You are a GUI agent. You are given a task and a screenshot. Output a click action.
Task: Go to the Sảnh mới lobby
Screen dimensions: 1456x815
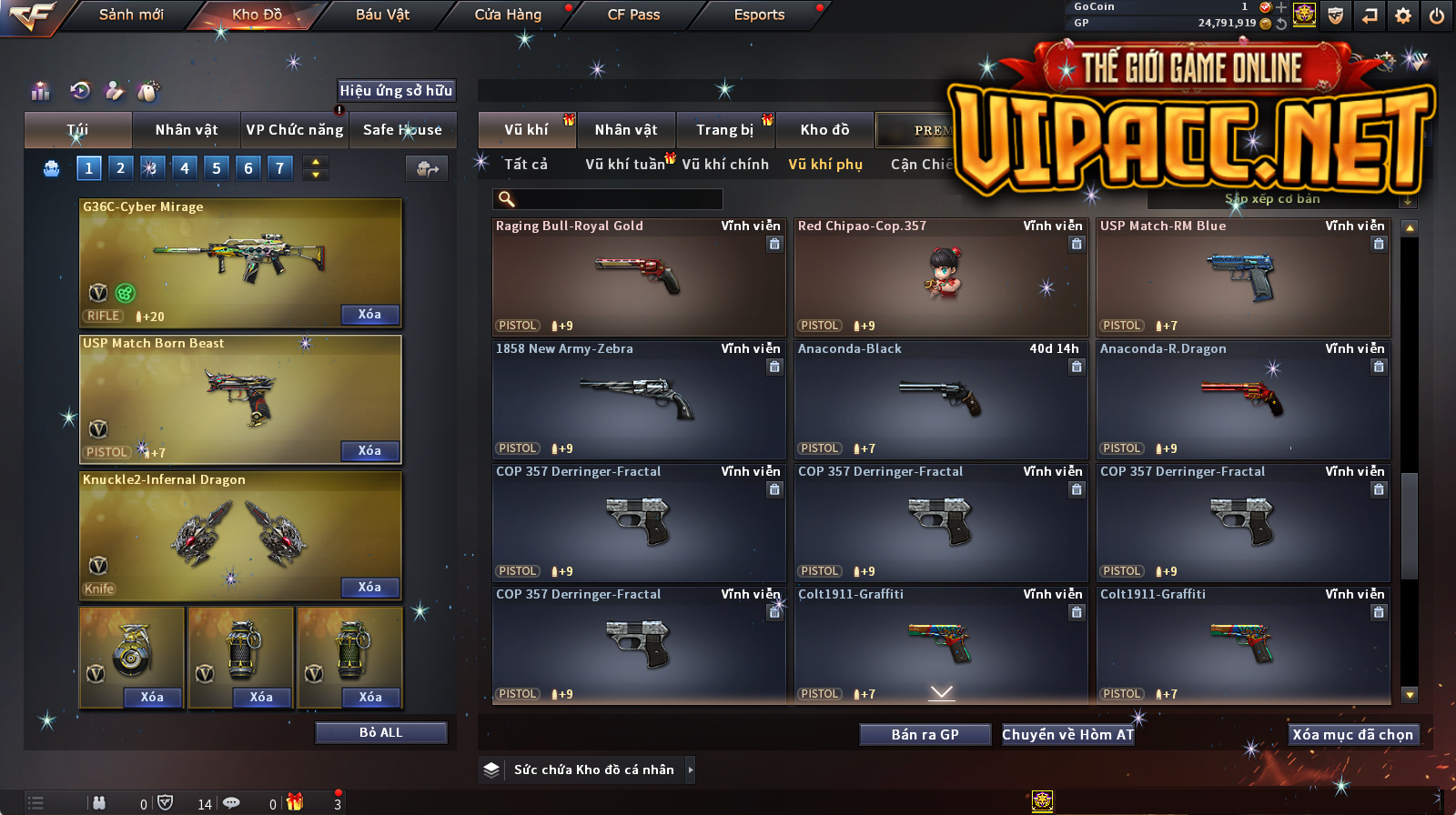pos(131,15)
